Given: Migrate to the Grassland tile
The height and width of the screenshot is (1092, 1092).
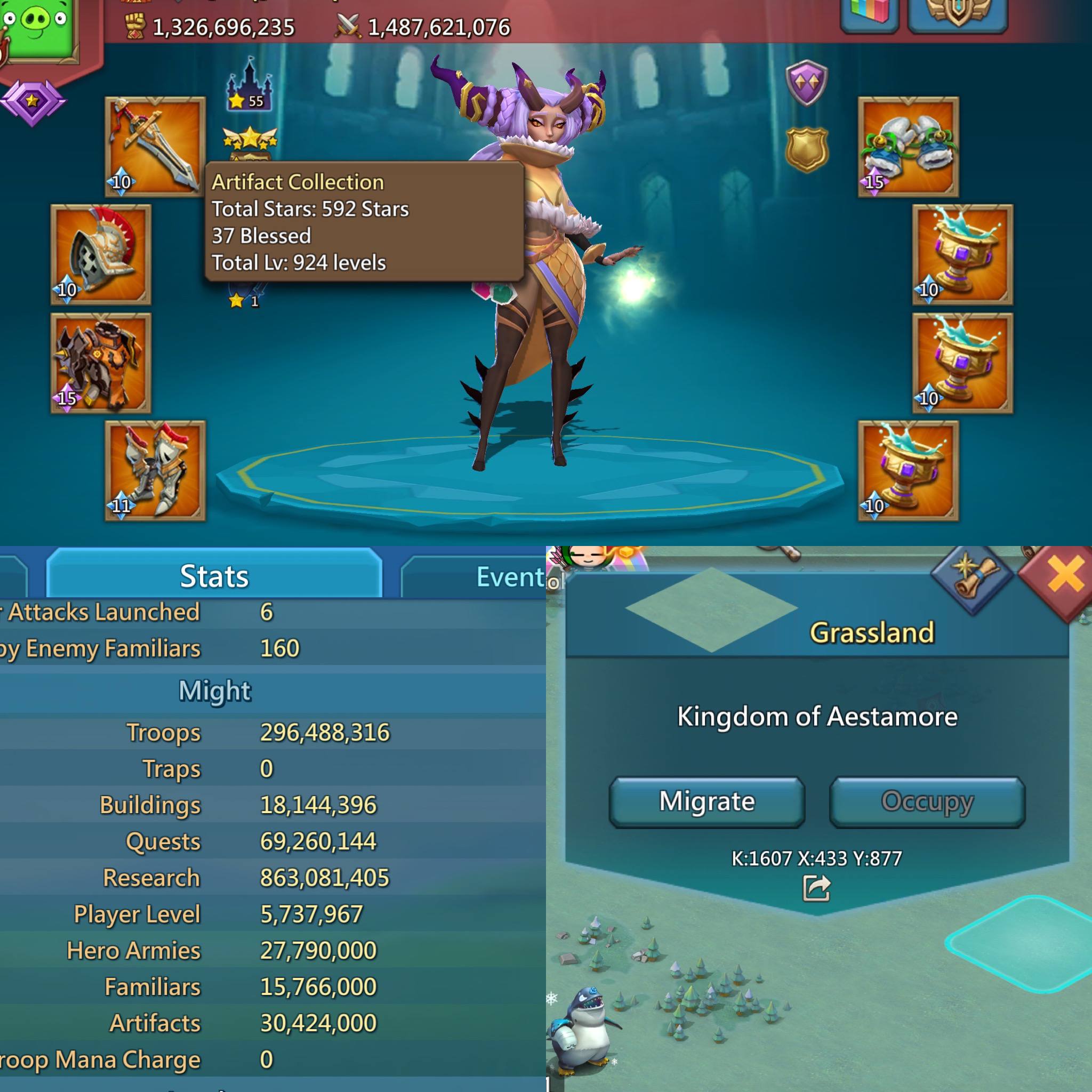Looking at the screenshot, I should pyautogui.click(x=706, y=802).
